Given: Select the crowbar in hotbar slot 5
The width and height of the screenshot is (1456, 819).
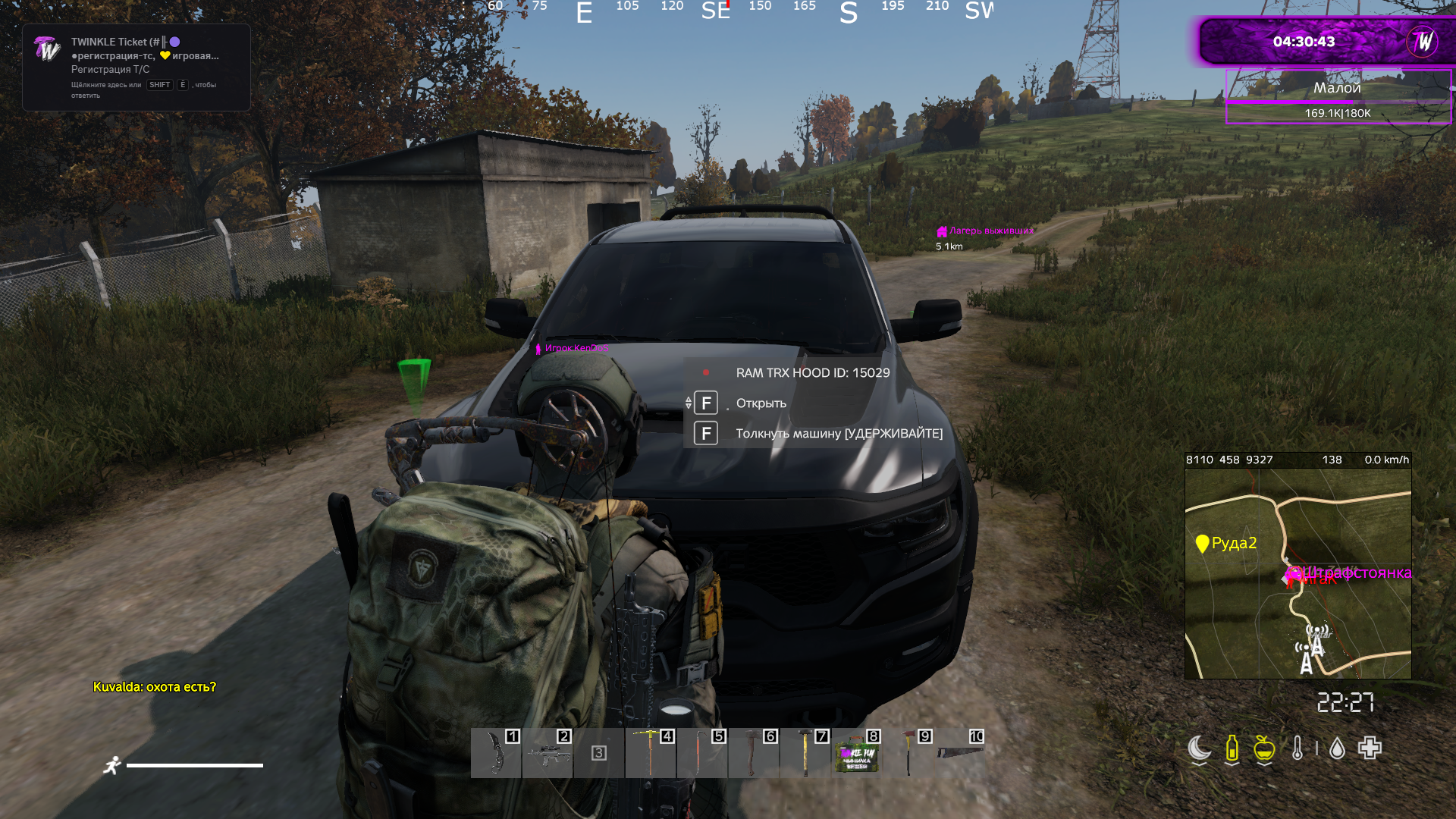Looking at the screenshot, I should (x=701, y=753).
